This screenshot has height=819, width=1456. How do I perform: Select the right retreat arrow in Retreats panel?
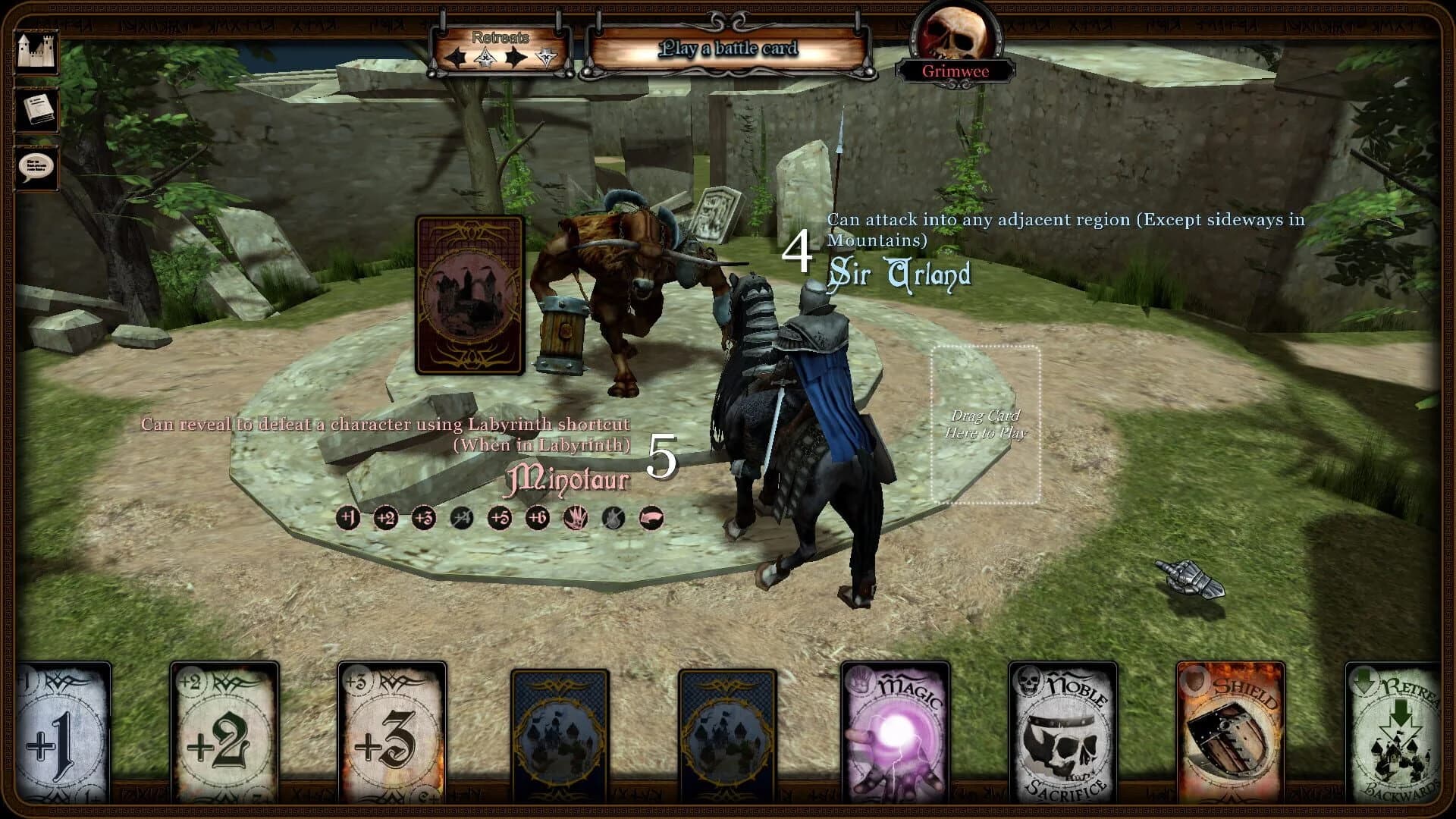(516, 57)
